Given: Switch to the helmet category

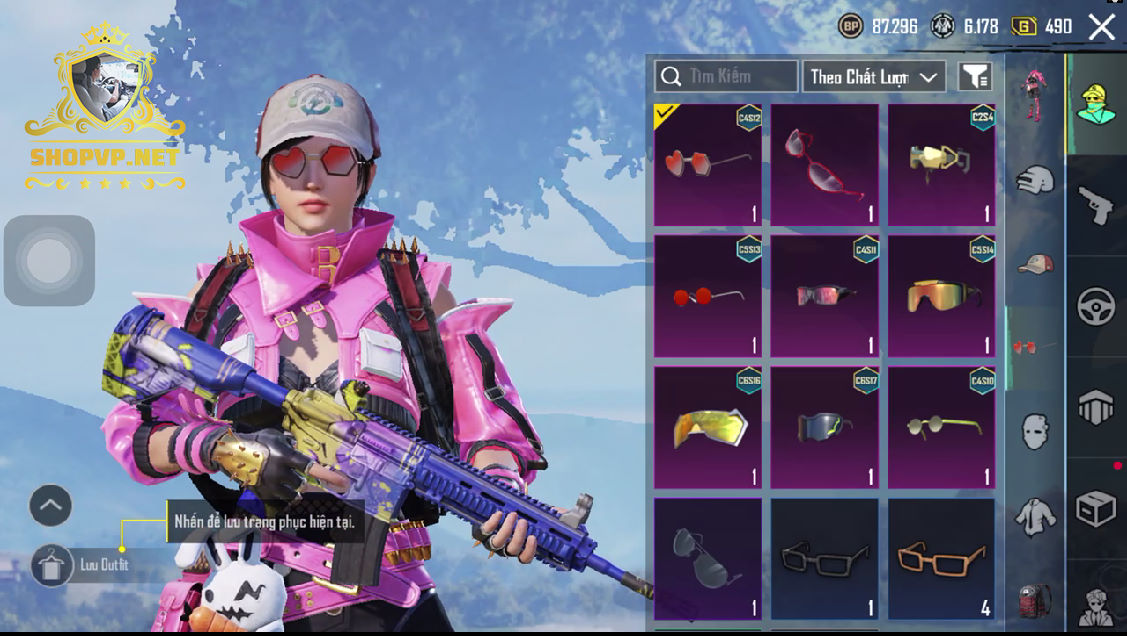Looking at the screenshot, I should [1035, 181].
